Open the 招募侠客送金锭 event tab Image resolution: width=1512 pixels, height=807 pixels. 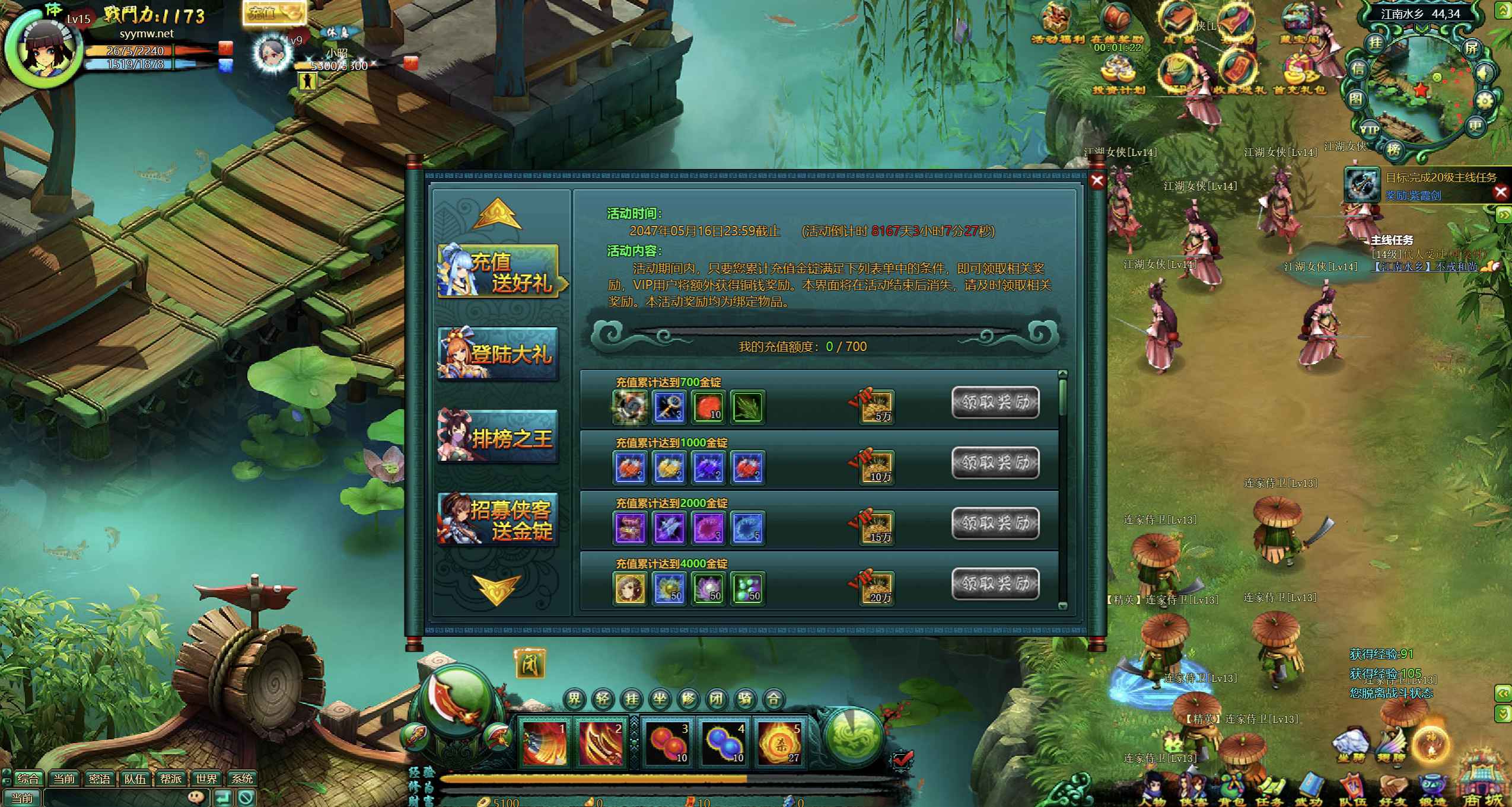pyautogui.click(x=498, y=519)
